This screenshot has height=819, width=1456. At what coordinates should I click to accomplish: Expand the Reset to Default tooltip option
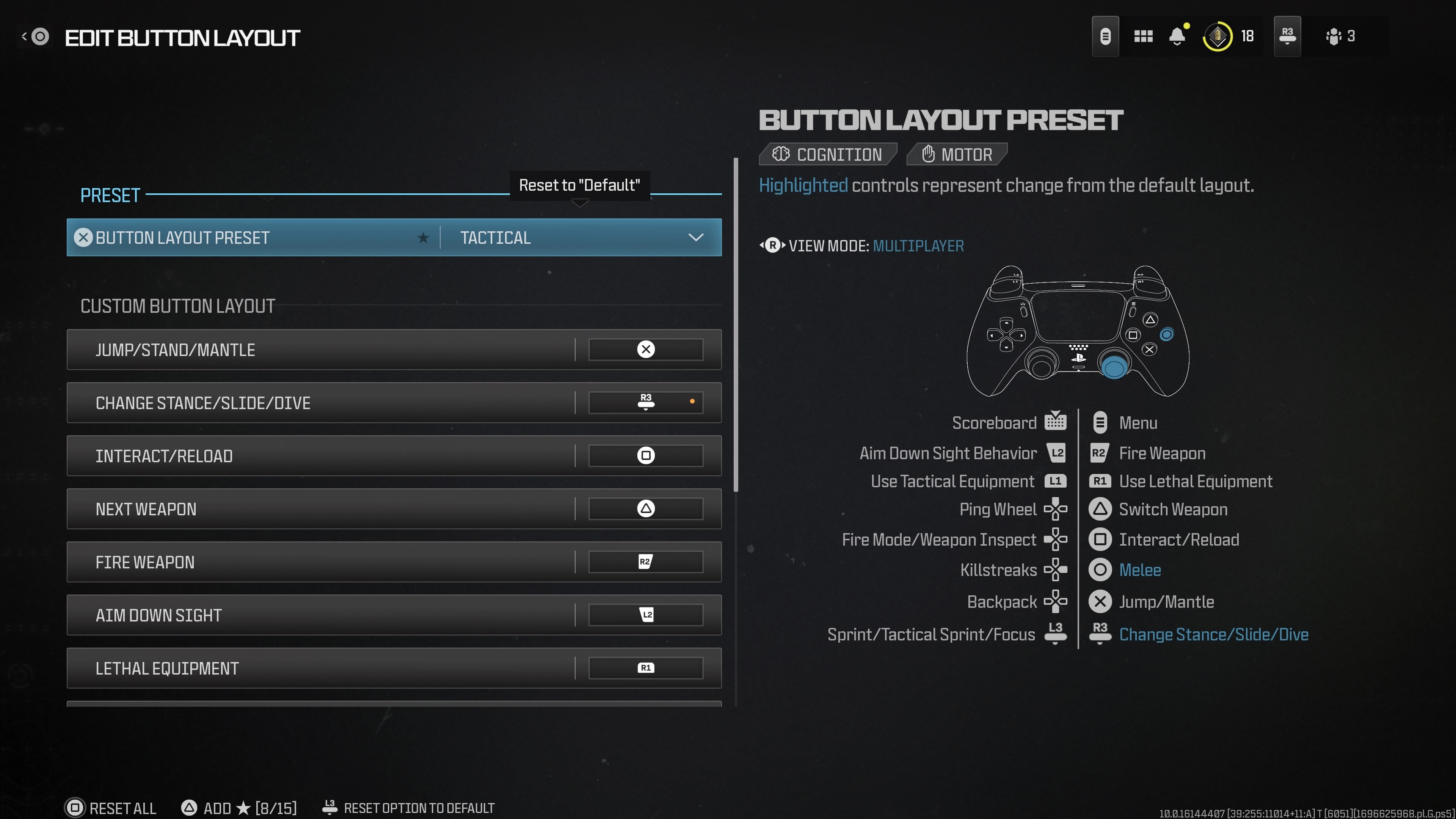click(x=580, y=185)
